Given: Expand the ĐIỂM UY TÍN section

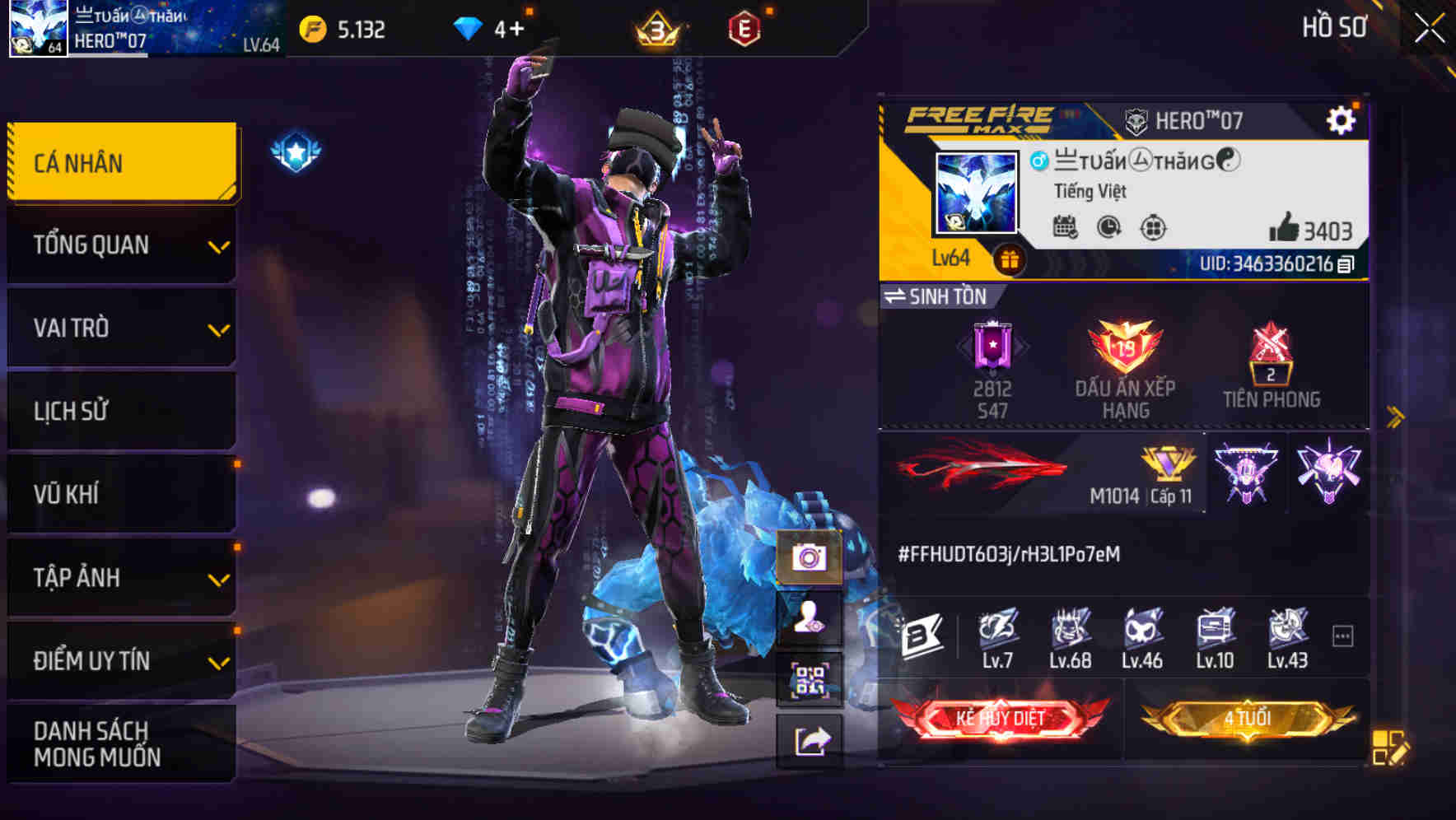Looking at the screenshot, I should (x=120, y=659).
